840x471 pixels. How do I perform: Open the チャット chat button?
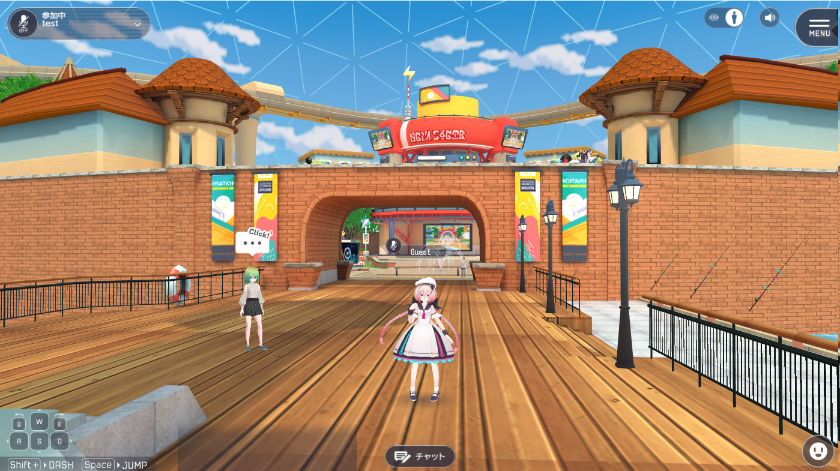(420, 456)
